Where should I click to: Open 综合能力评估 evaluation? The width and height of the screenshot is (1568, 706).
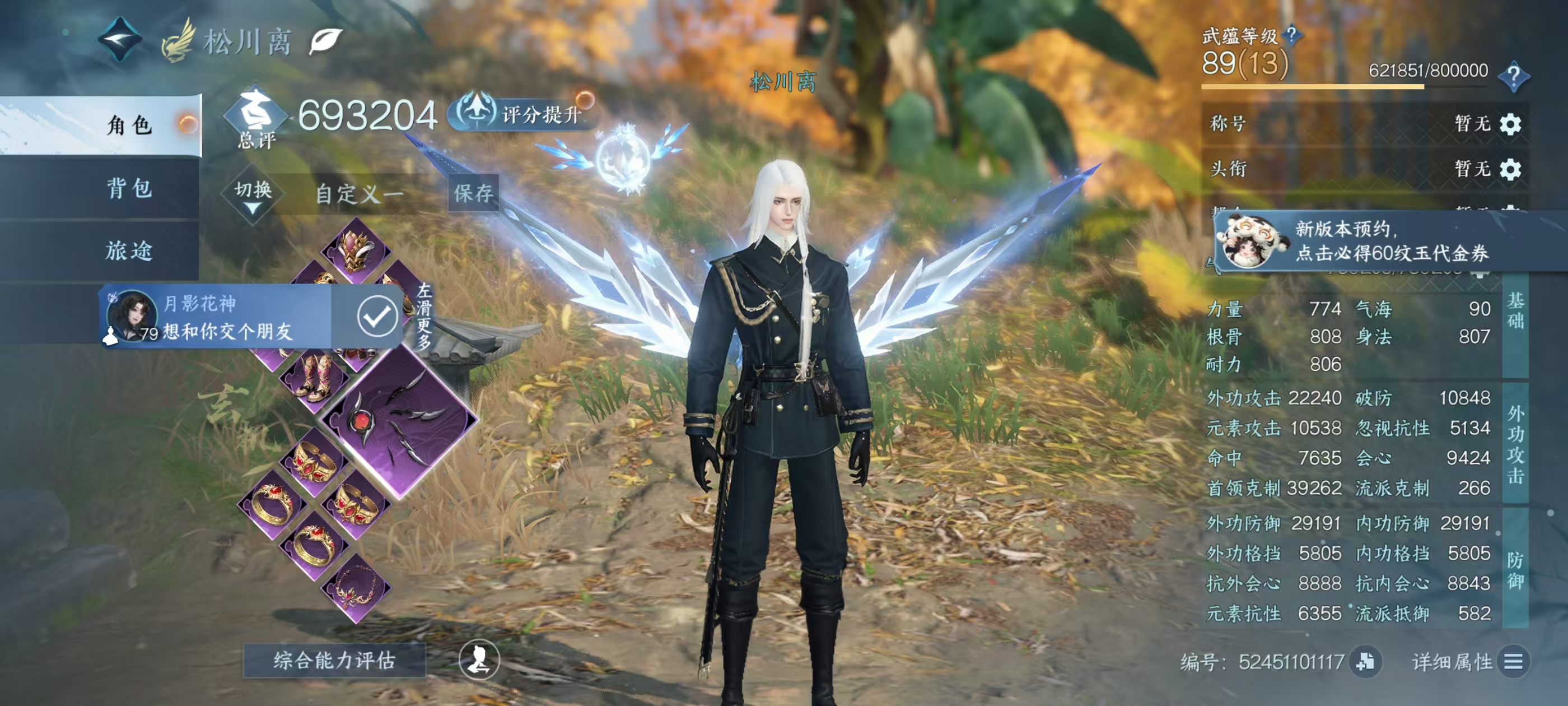coord(334,659)
